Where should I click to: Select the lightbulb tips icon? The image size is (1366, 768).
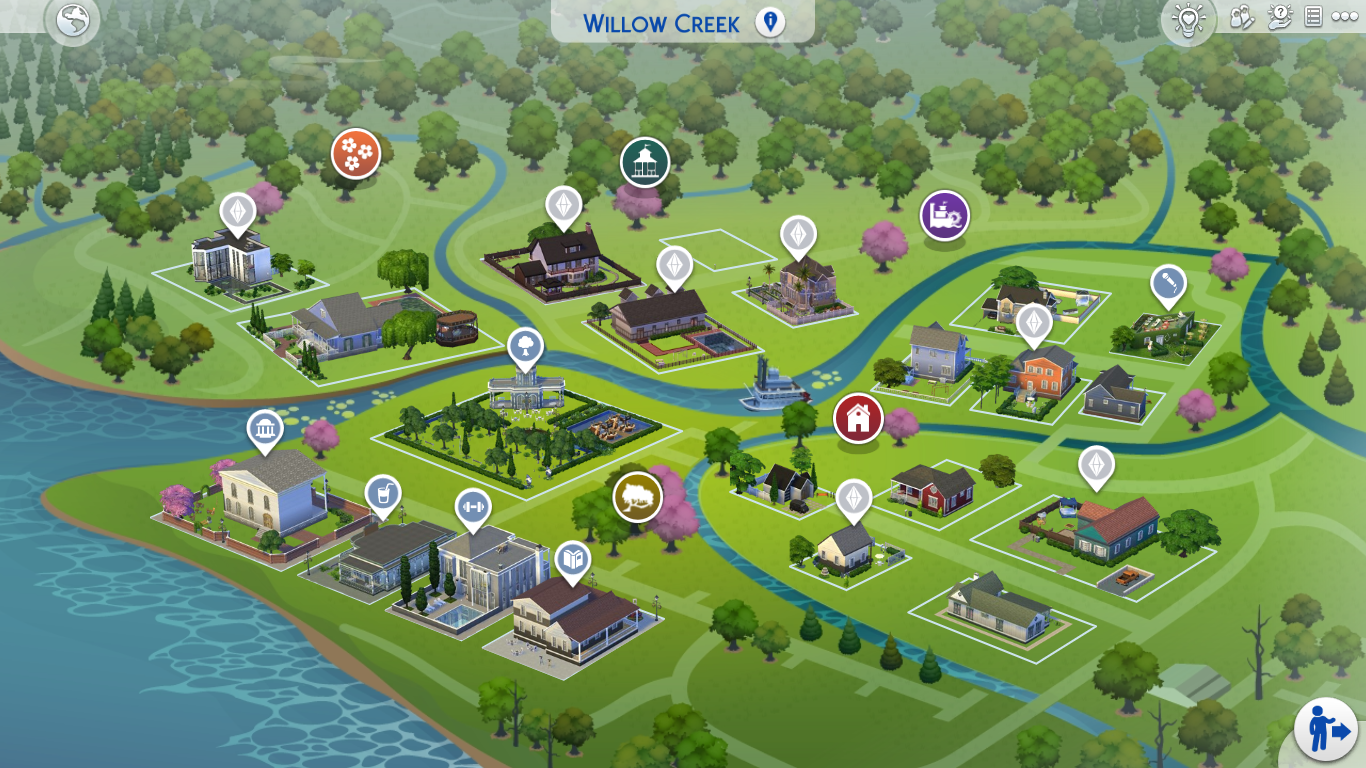(x=1188, y=20)
